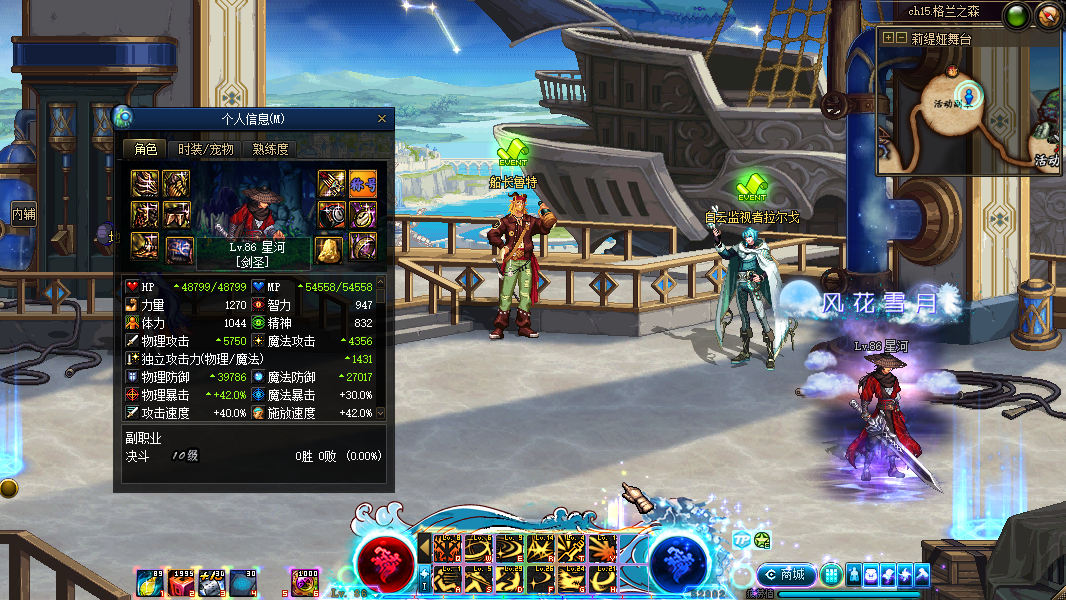Close the 个人信息 character window

[381, 119]
